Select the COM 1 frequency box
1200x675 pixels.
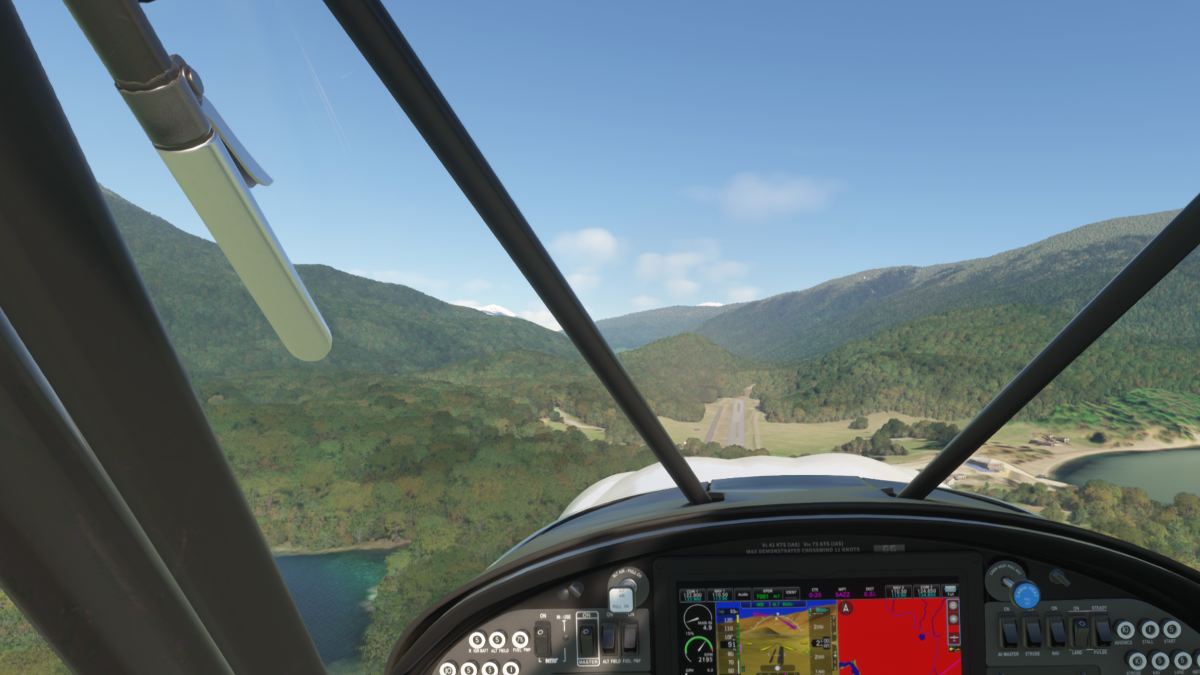point(693,594)
